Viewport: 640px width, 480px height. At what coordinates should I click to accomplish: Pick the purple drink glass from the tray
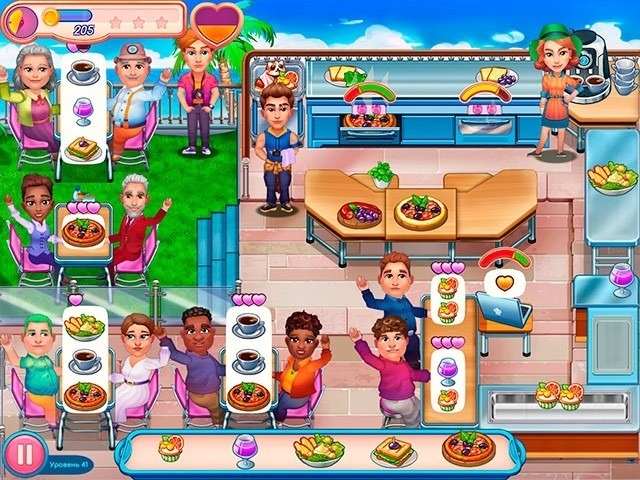(245, 450)
